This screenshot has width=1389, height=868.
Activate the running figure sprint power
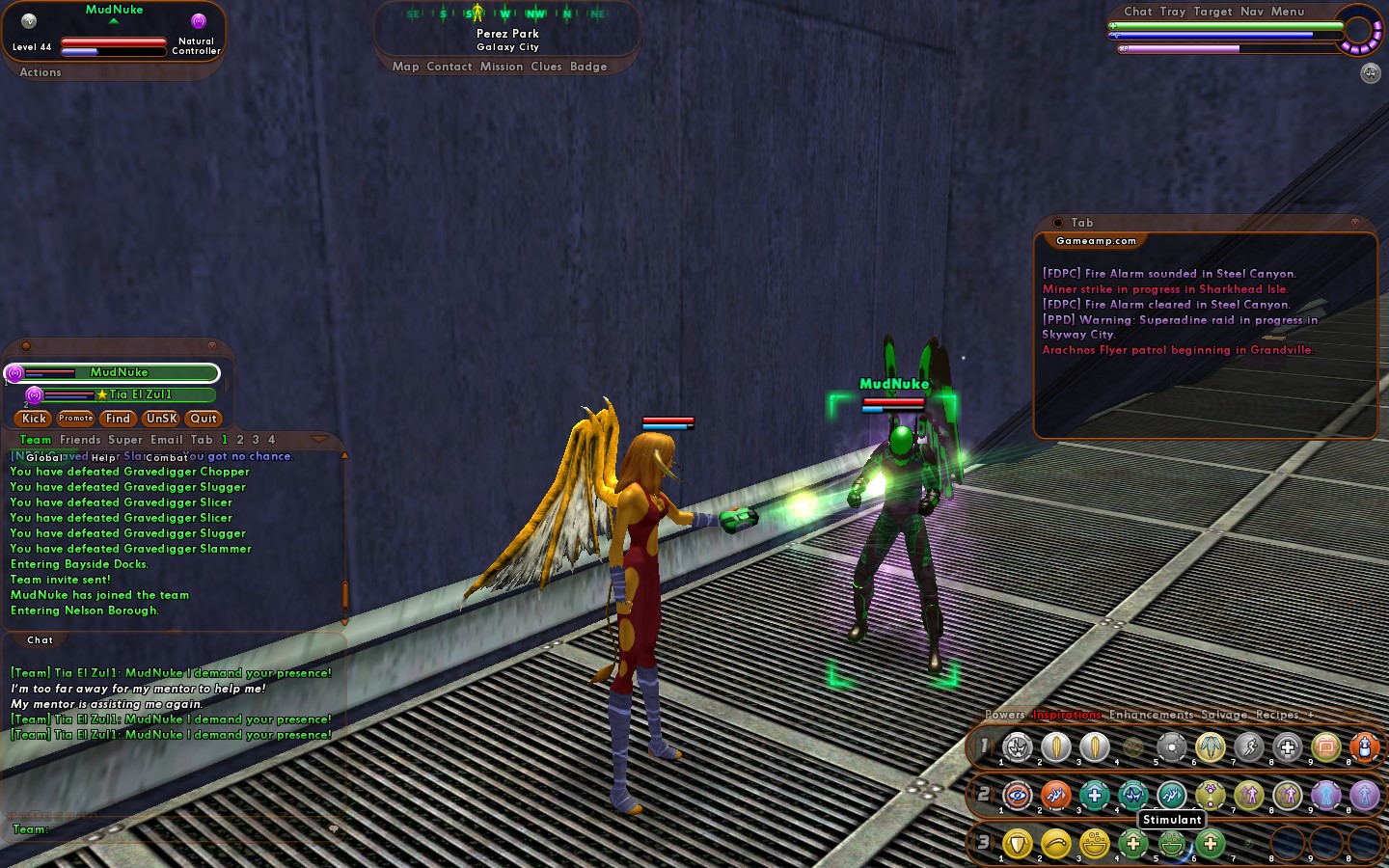(x=1248, y=746)
